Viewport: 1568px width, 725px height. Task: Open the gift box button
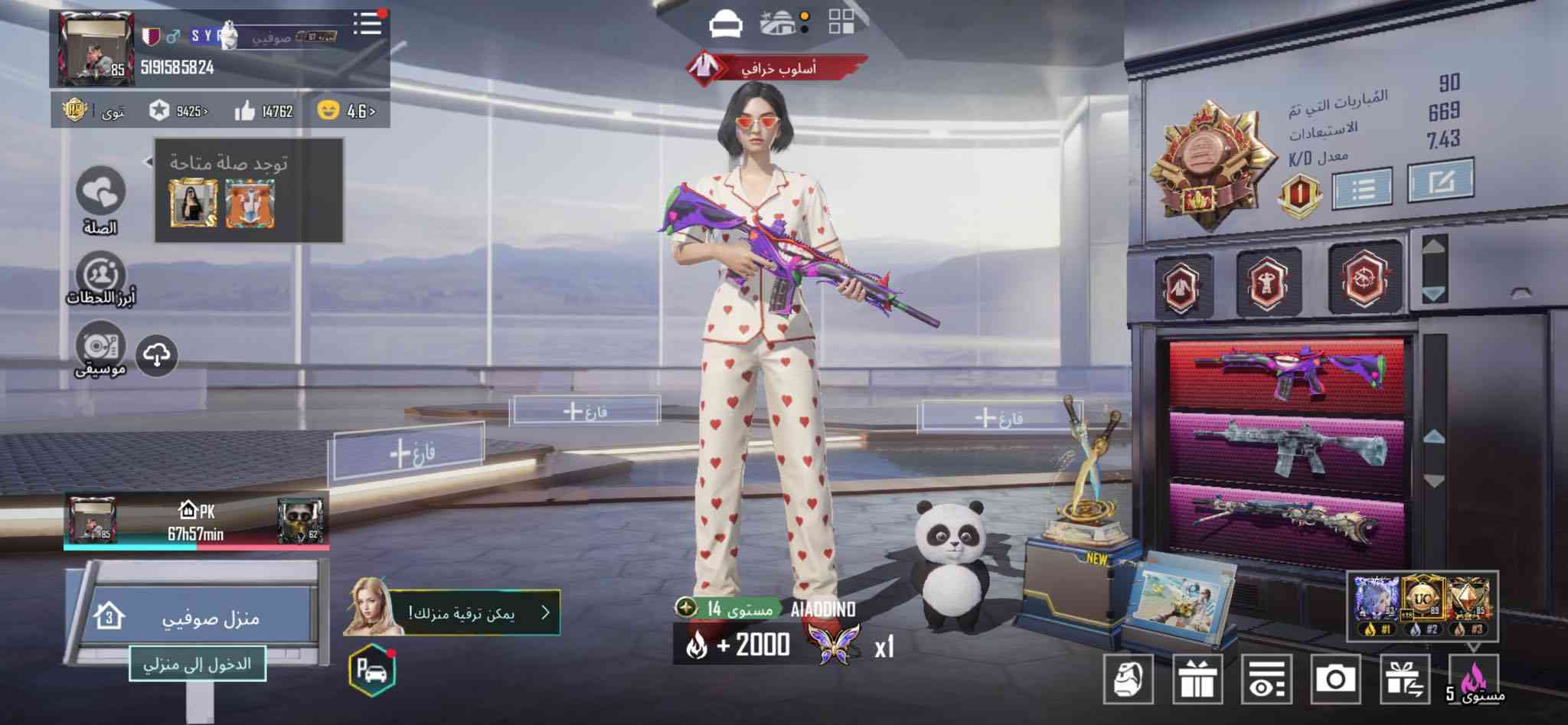point(1197,679)
